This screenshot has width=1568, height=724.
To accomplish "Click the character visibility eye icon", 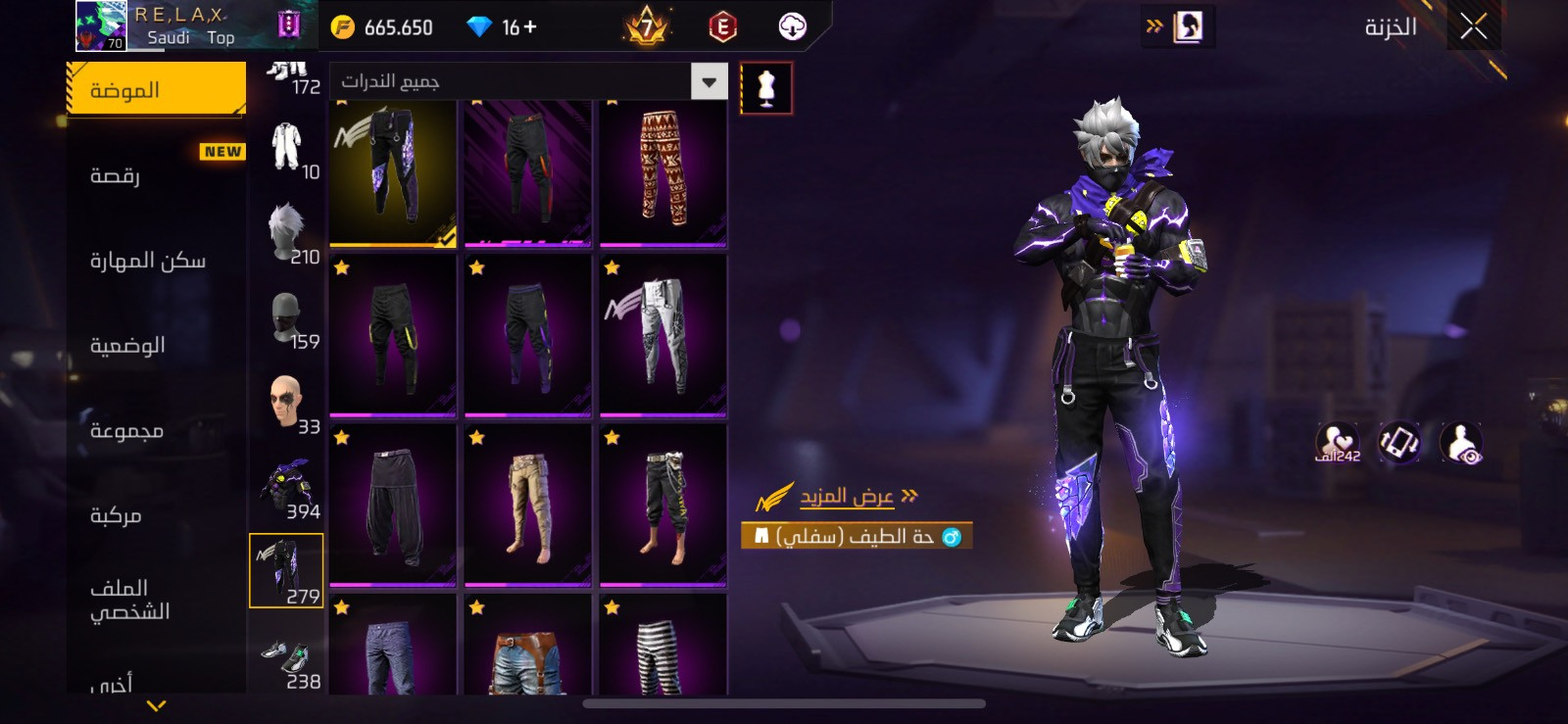I will [1461, 443].
